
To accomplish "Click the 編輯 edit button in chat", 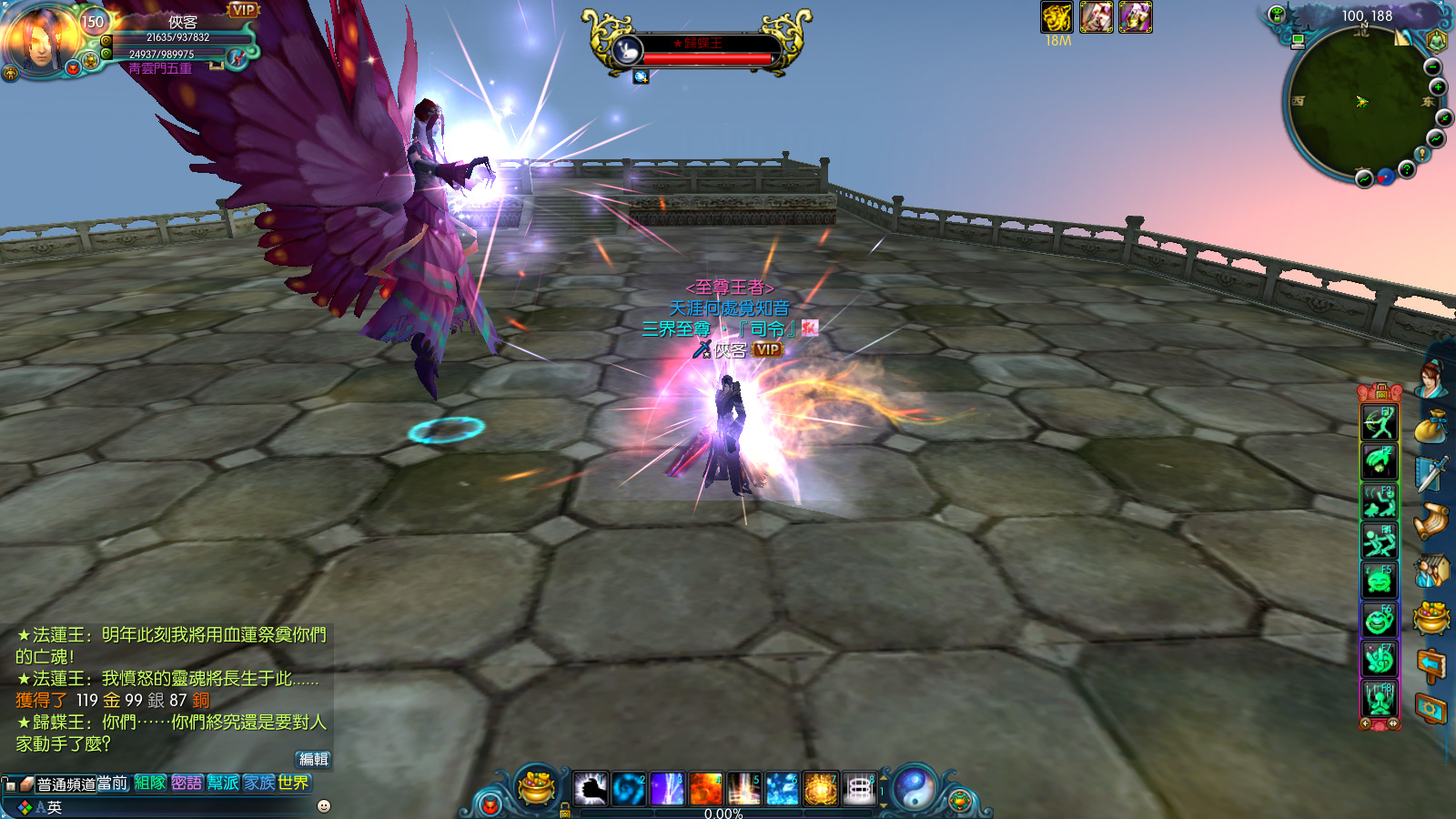I will point(313,759).
